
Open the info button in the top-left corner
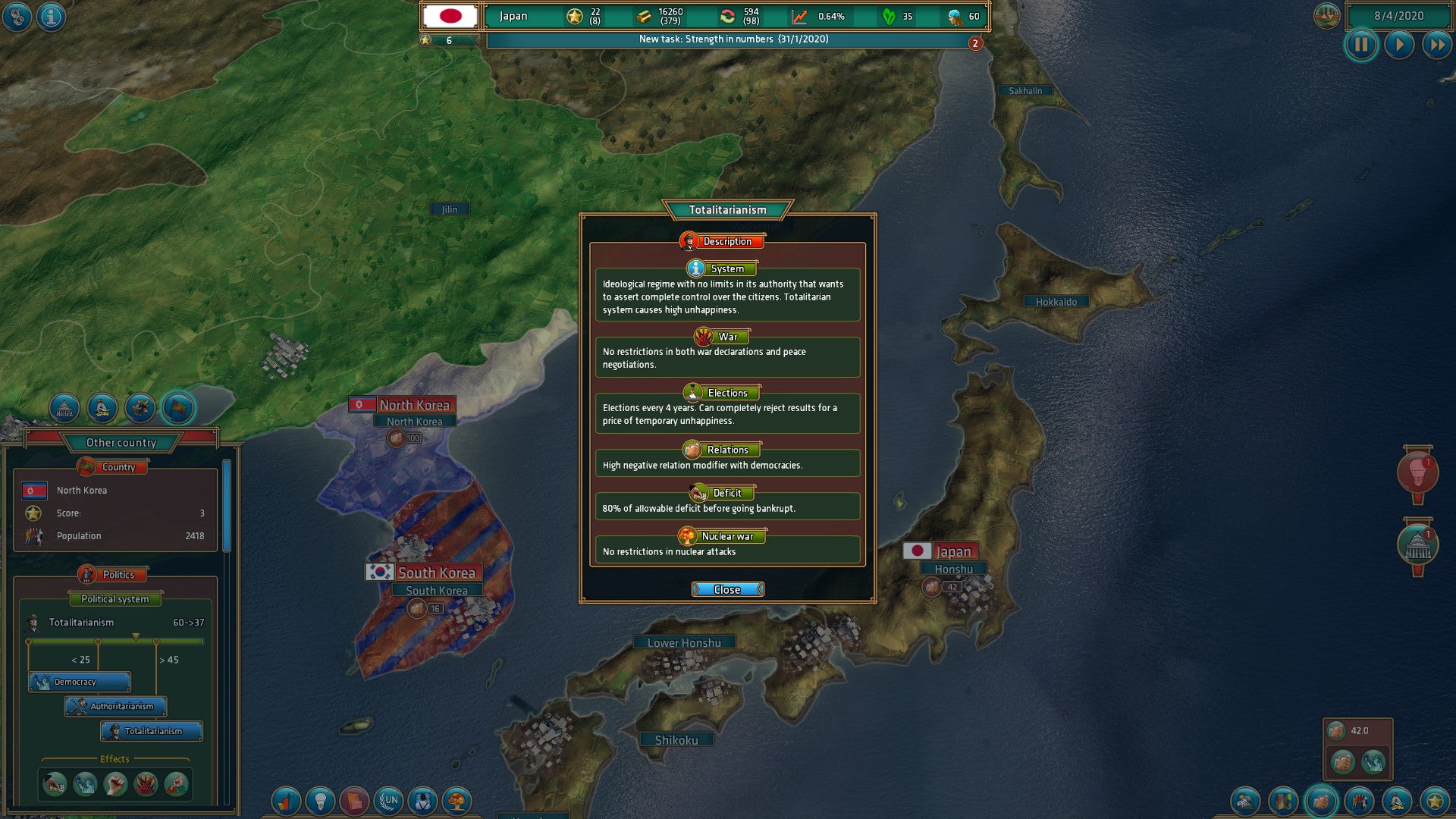pyautogui.click(x=52, y=16)
